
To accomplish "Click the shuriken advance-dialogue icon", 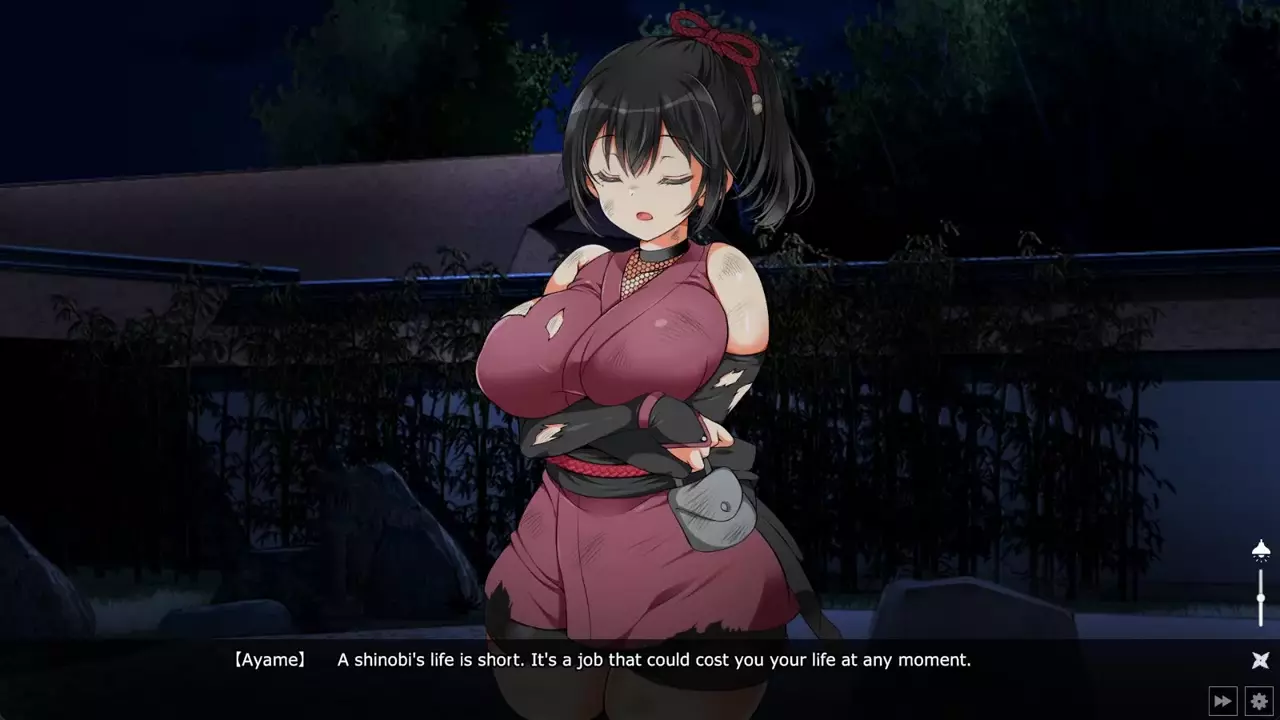I will tap(1260, 660).
